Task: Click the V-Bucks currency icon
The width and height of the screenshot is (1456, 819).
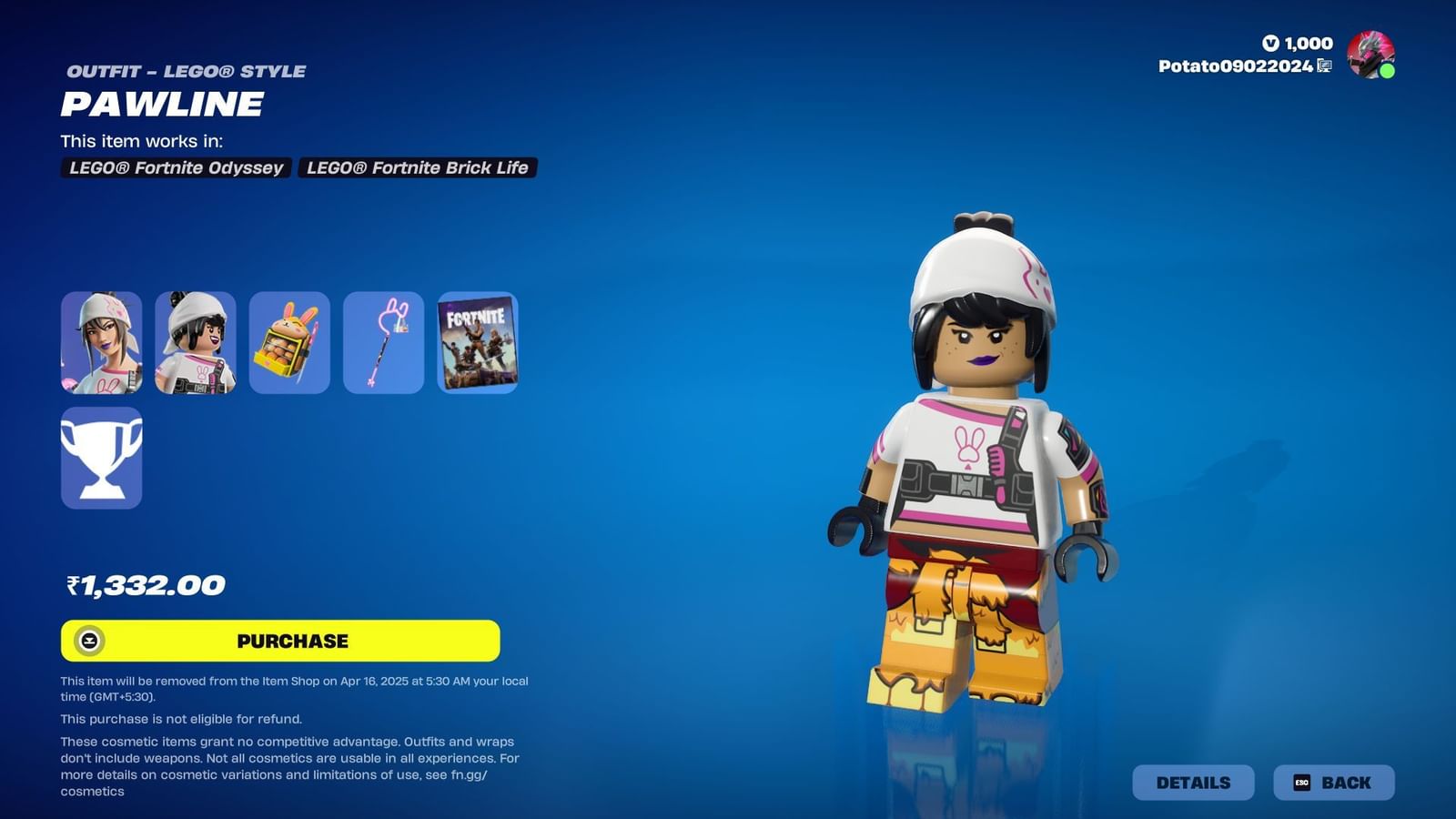Action: click(x=1271, y=43)
